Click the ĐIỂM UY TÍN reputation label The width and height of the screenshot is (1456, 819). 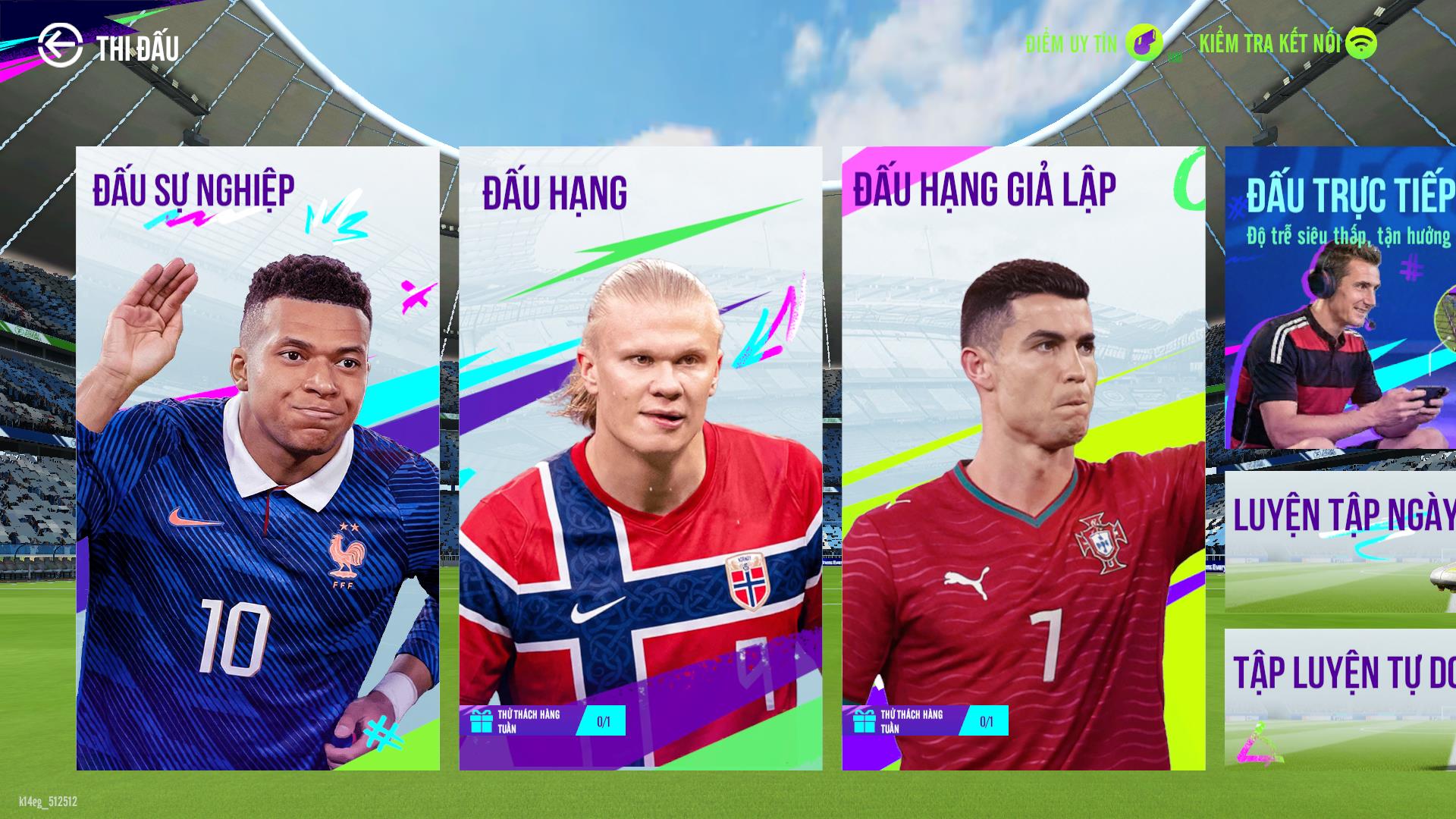[x=1069, y=44]
